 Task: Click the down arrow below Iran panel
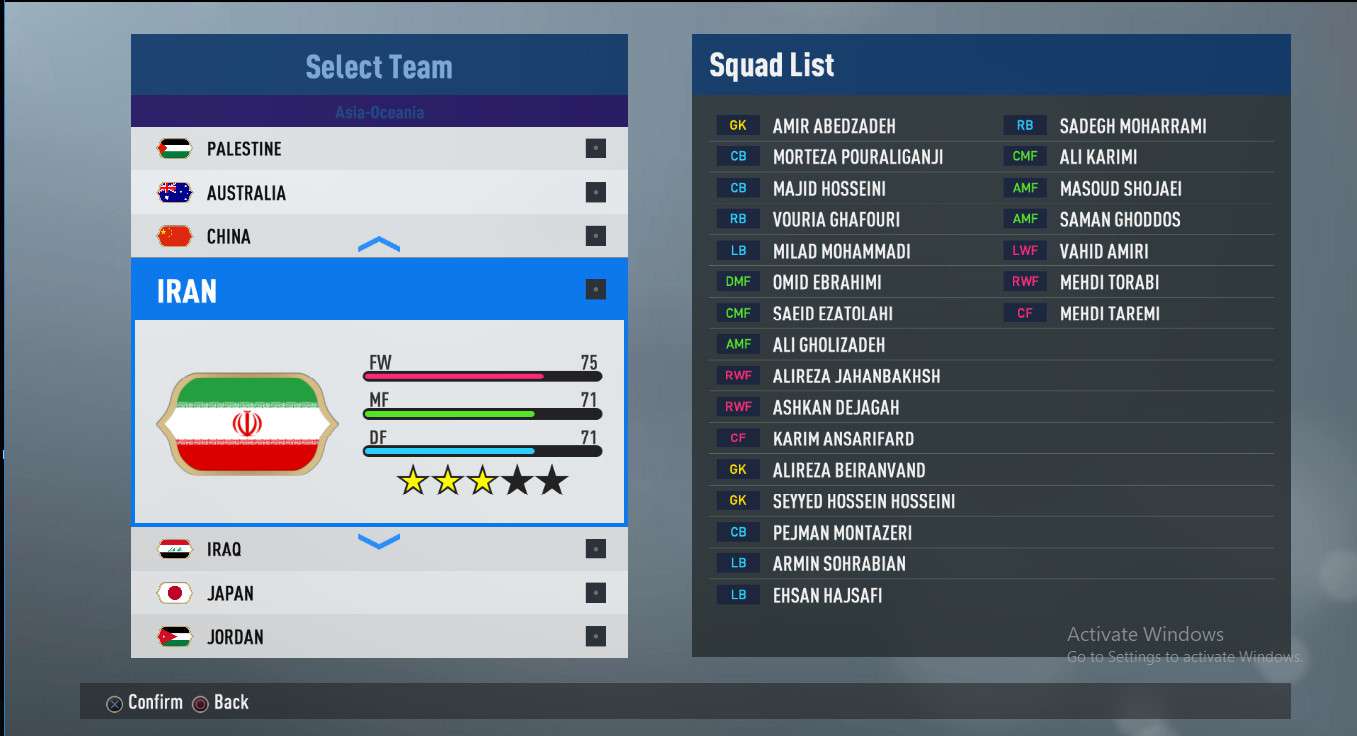379,542
